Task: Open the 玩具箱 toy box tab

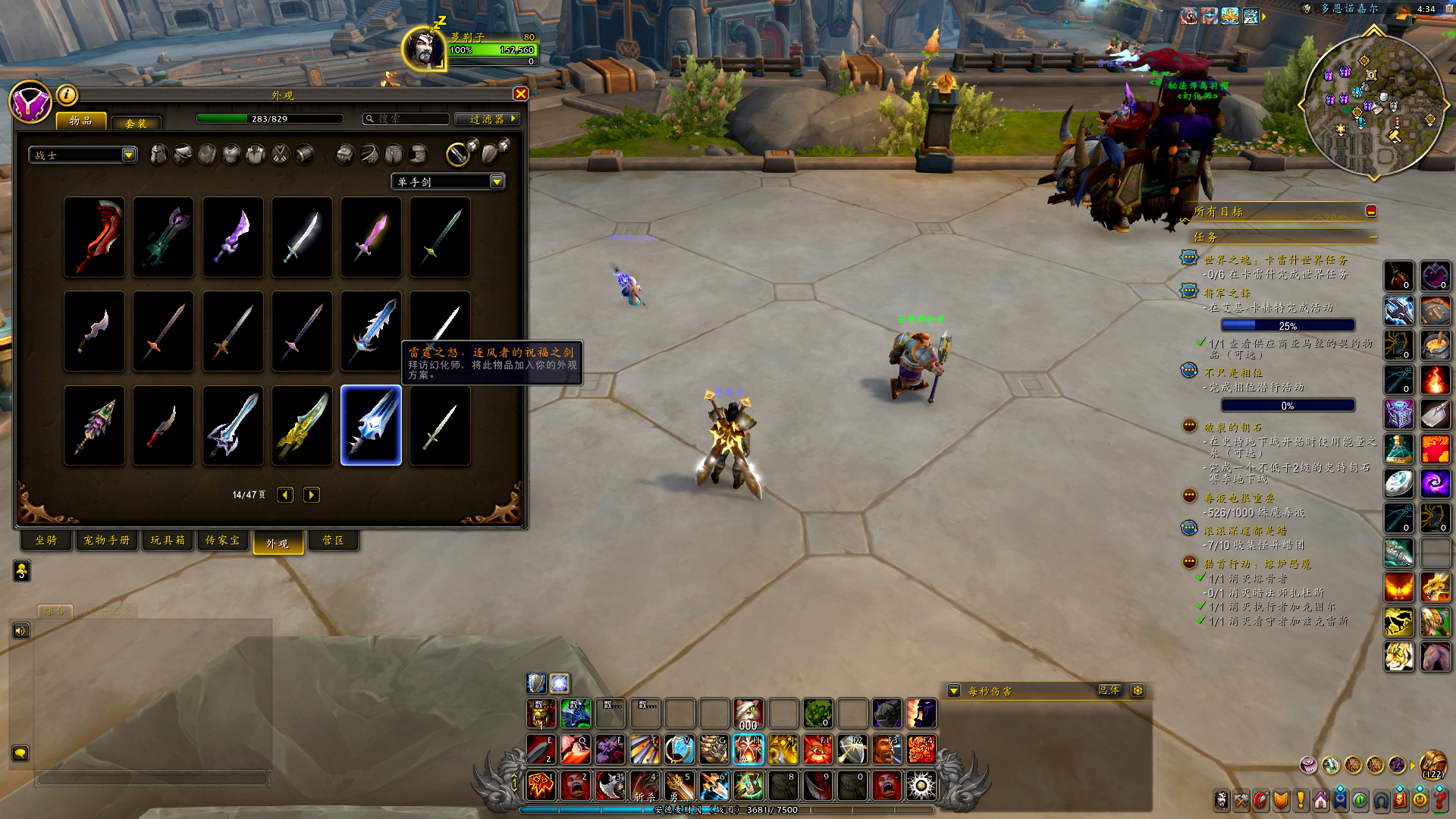Action: coord(168,541)
